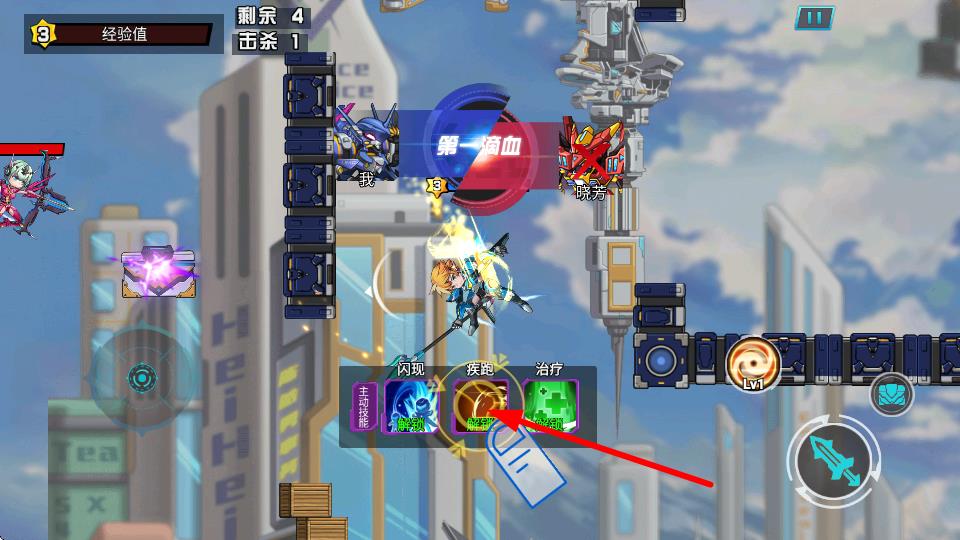Viewport: 960px width, 540px height.
Task: Pause the game with the top-right button
Action: [814, 17]
